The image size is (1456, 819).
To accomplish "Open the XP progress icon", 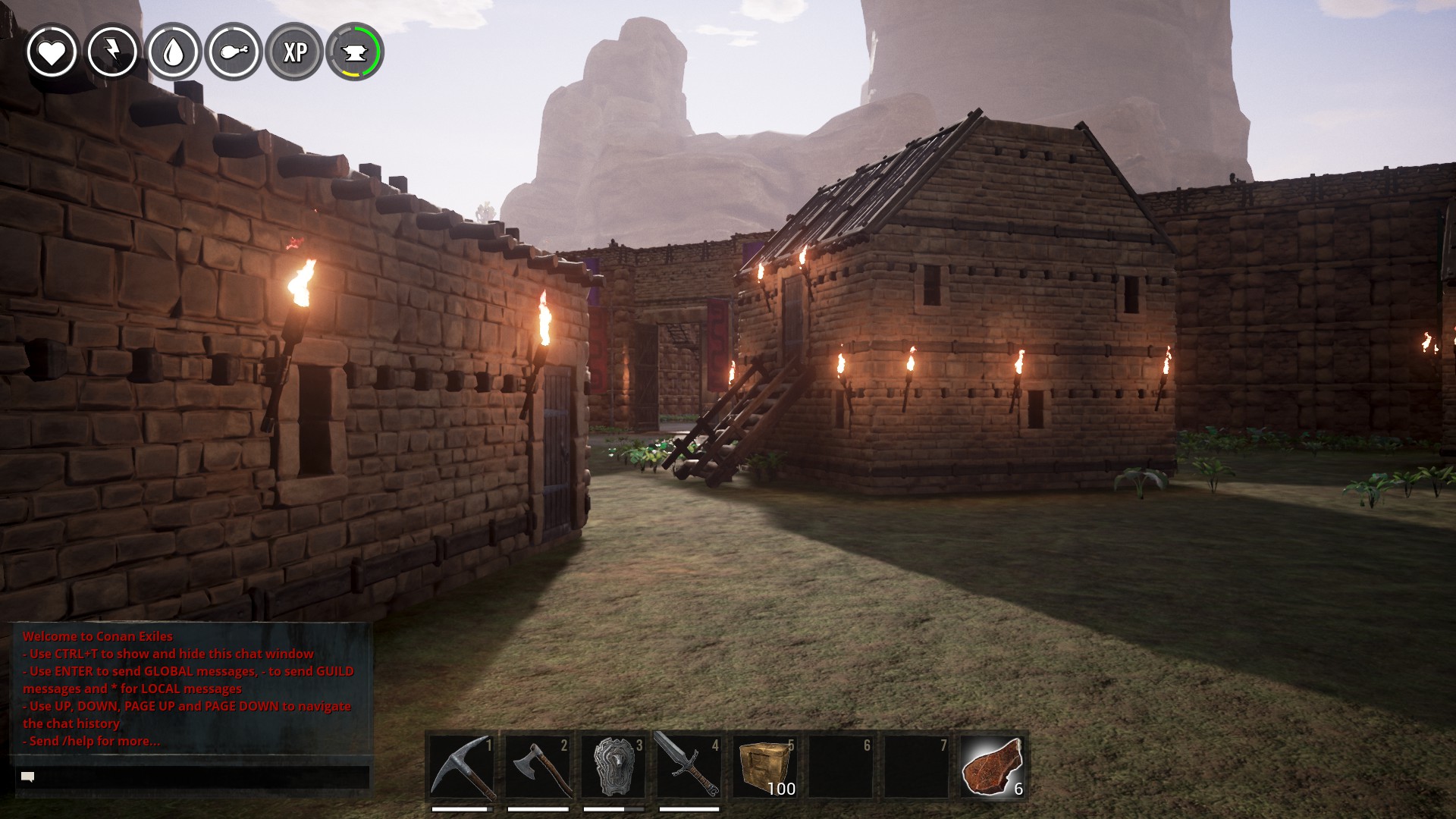I will point(294,52).
